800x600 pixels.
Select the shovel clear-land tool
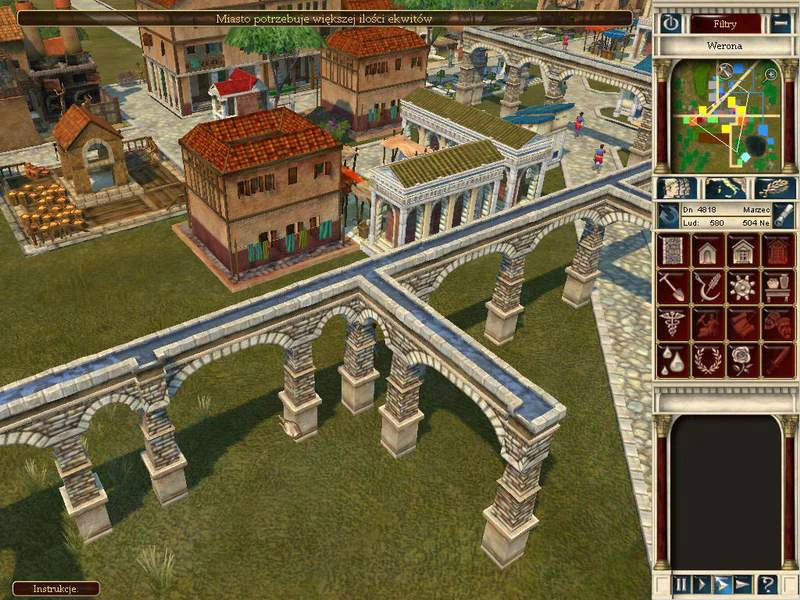[673, 288]
